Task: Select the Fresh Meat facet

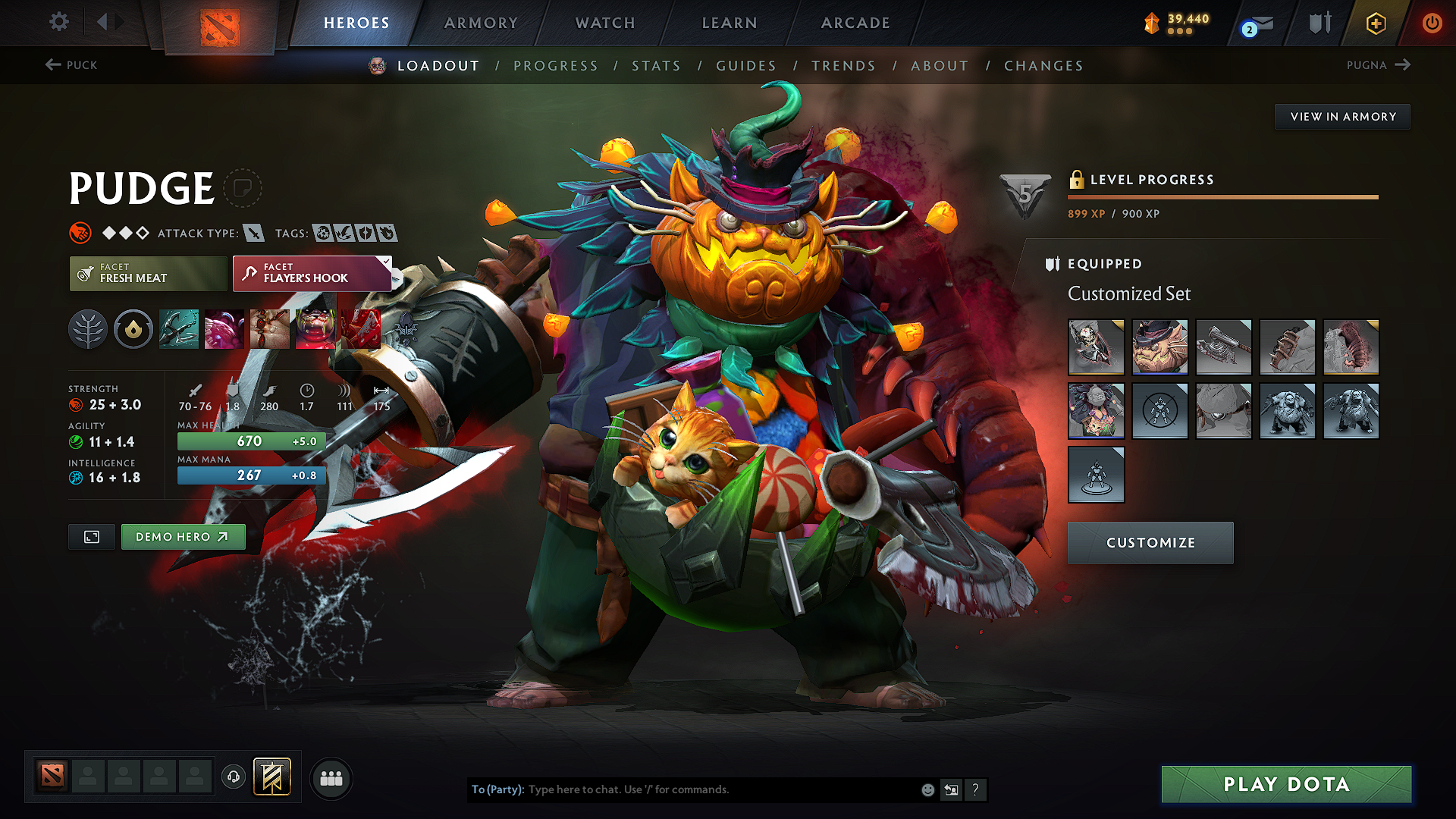Action: pos(147,273)
